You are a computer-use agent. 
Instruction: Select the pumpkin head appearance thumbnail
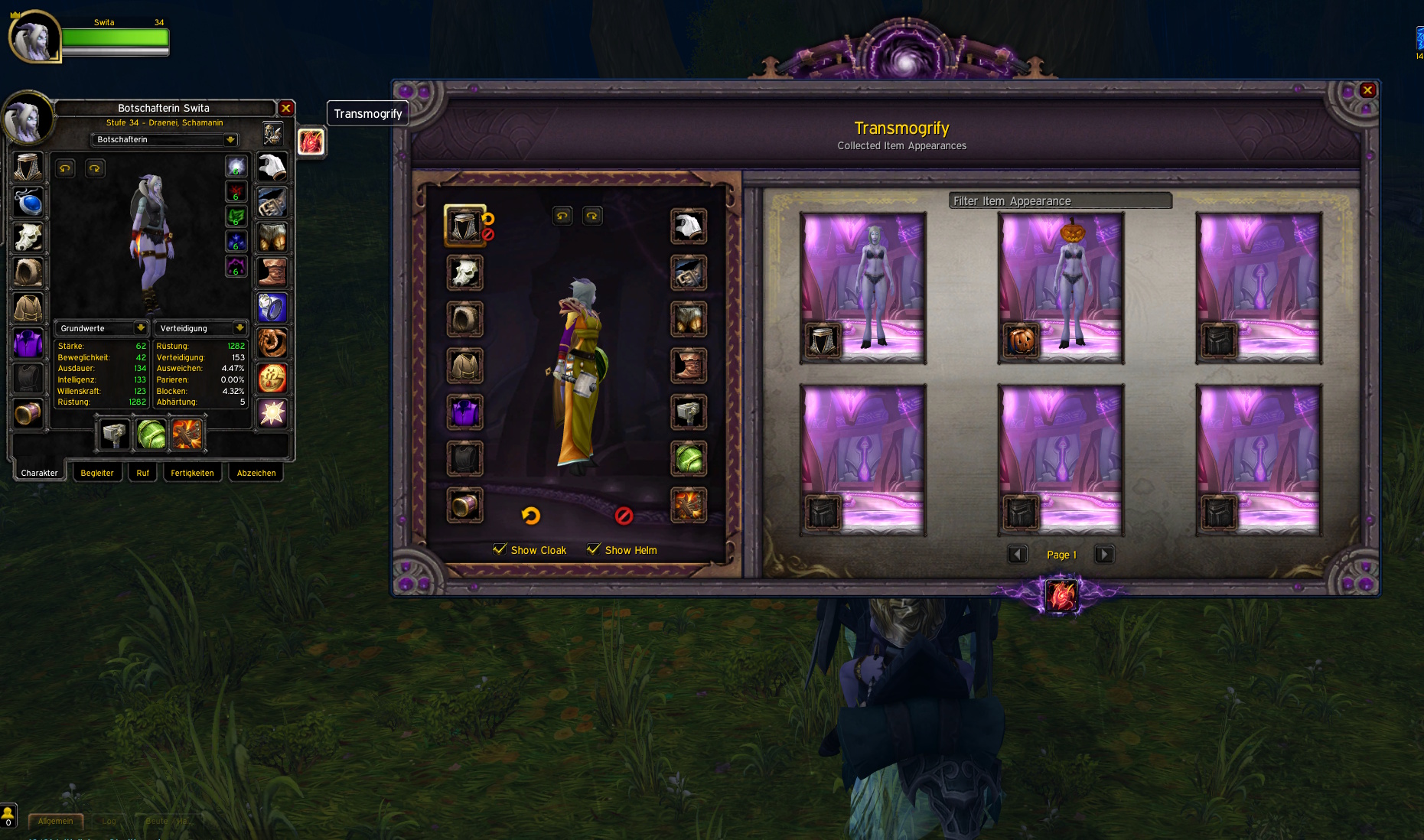click(1061, 287)
